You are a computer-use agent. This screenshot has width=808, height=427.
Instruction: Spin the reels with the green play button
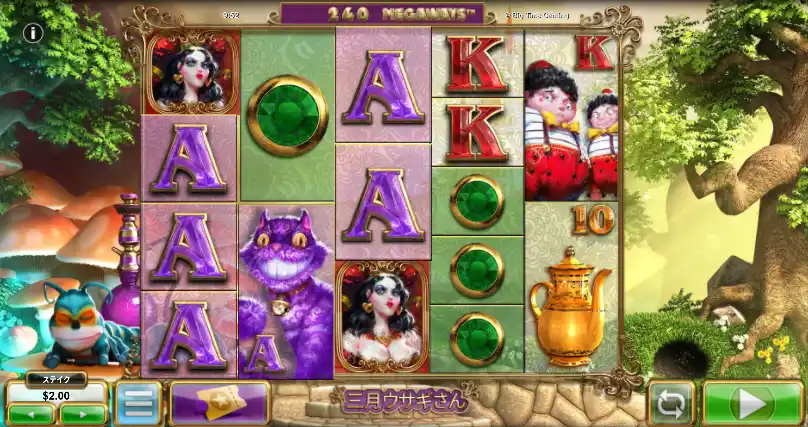tap(753, 403)
